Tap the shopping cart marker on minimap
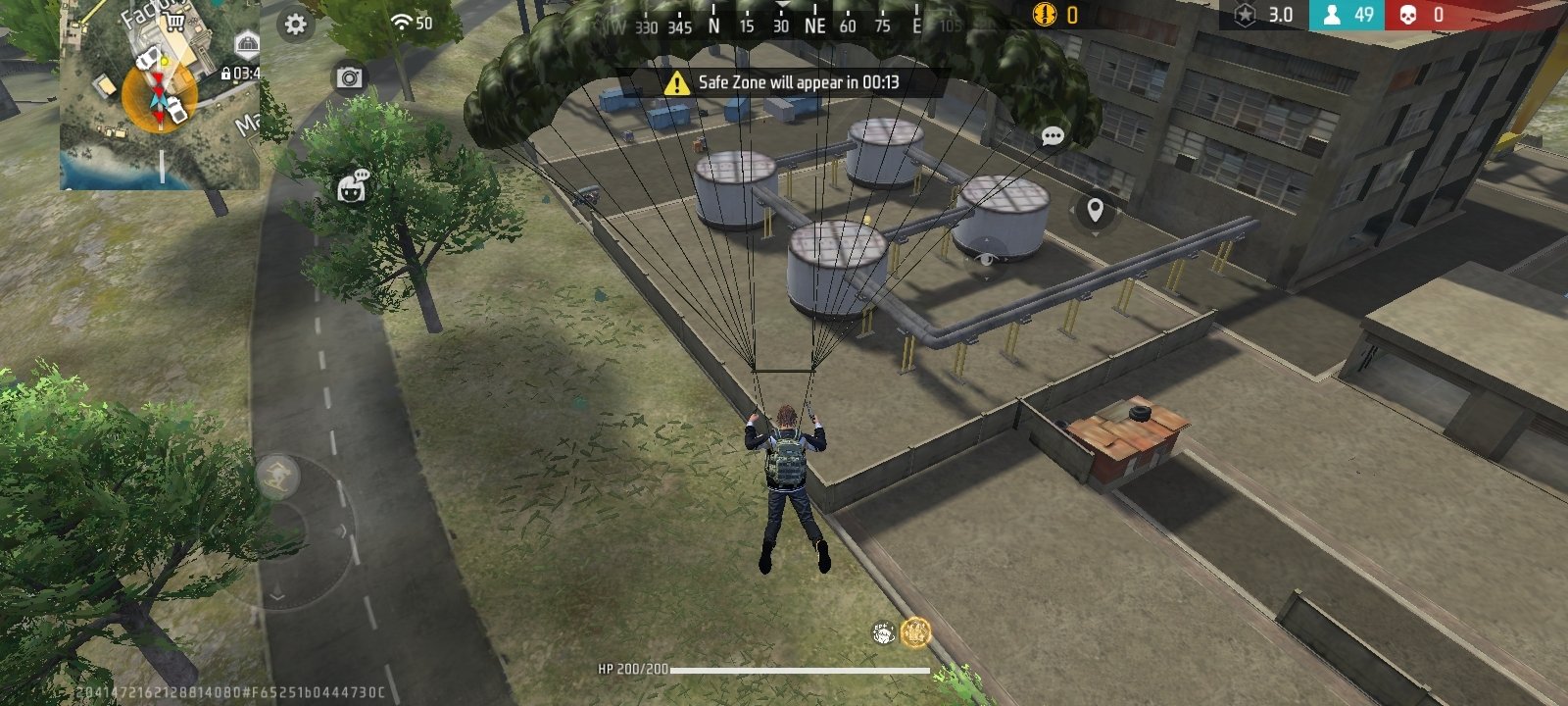 (176, 21)
